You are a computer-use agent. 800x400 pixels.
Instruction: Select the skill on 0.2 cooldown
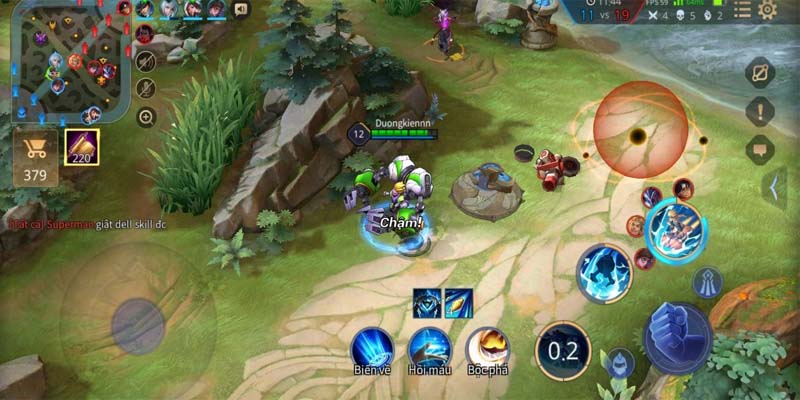[x=563, y=350]
